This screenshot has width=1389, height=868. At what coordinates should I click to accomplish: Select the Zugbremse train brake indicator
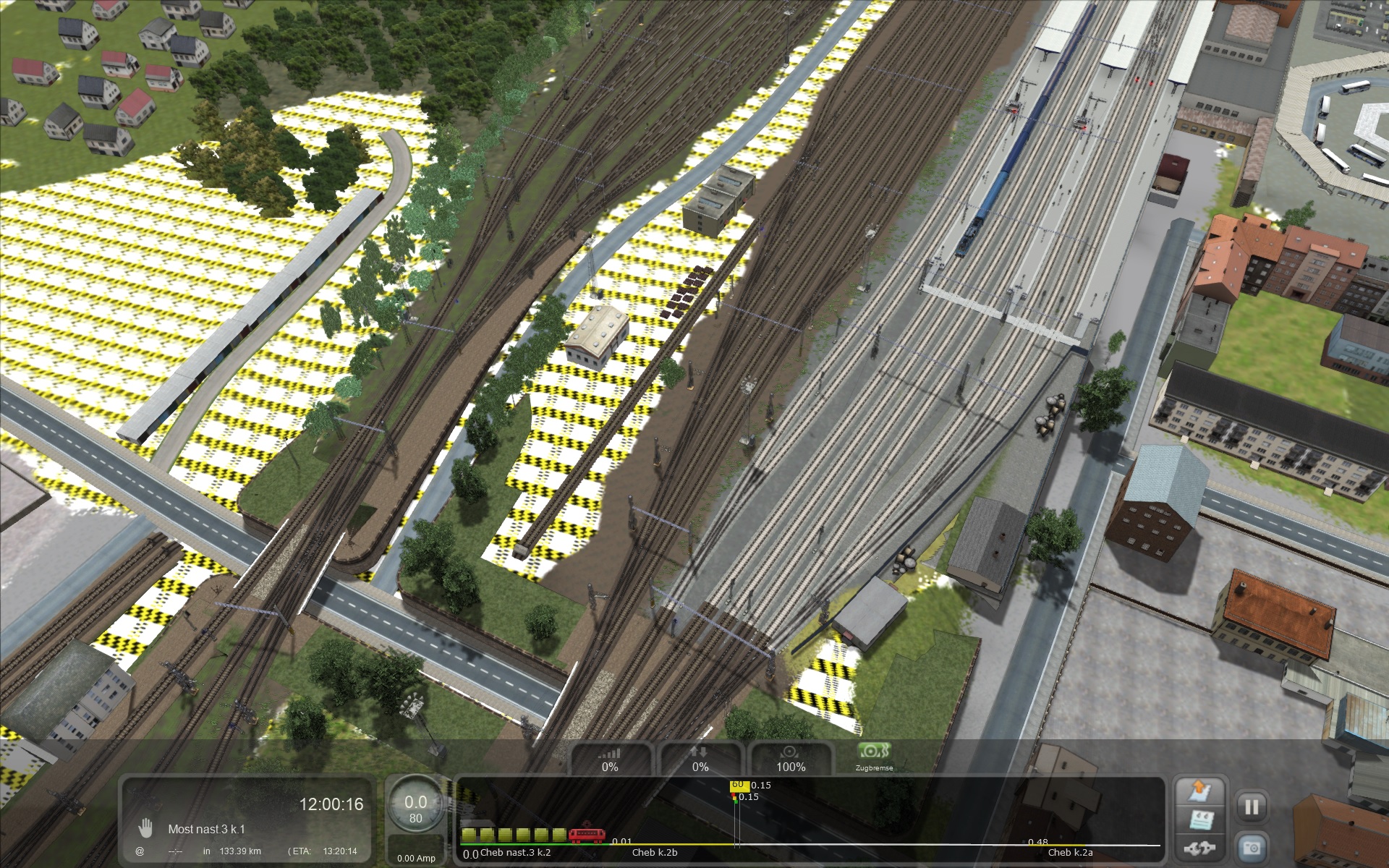coord(874,755)
